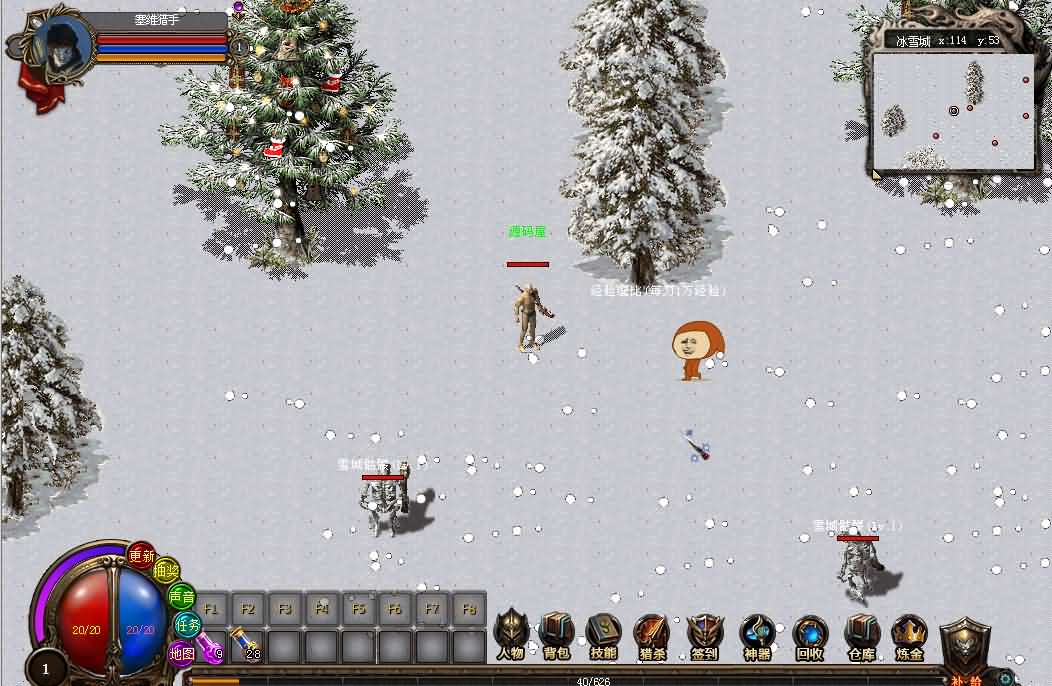Open the 神器 artifact panel
Viewport: 1052px width, 686px height.
pos(757,633)
